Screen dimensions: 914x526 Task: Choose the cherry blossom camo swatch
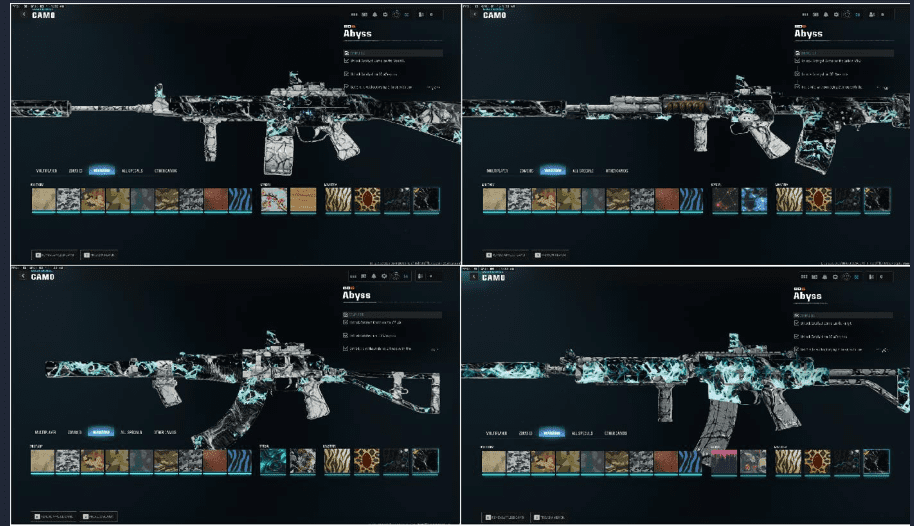coord(275,201)
